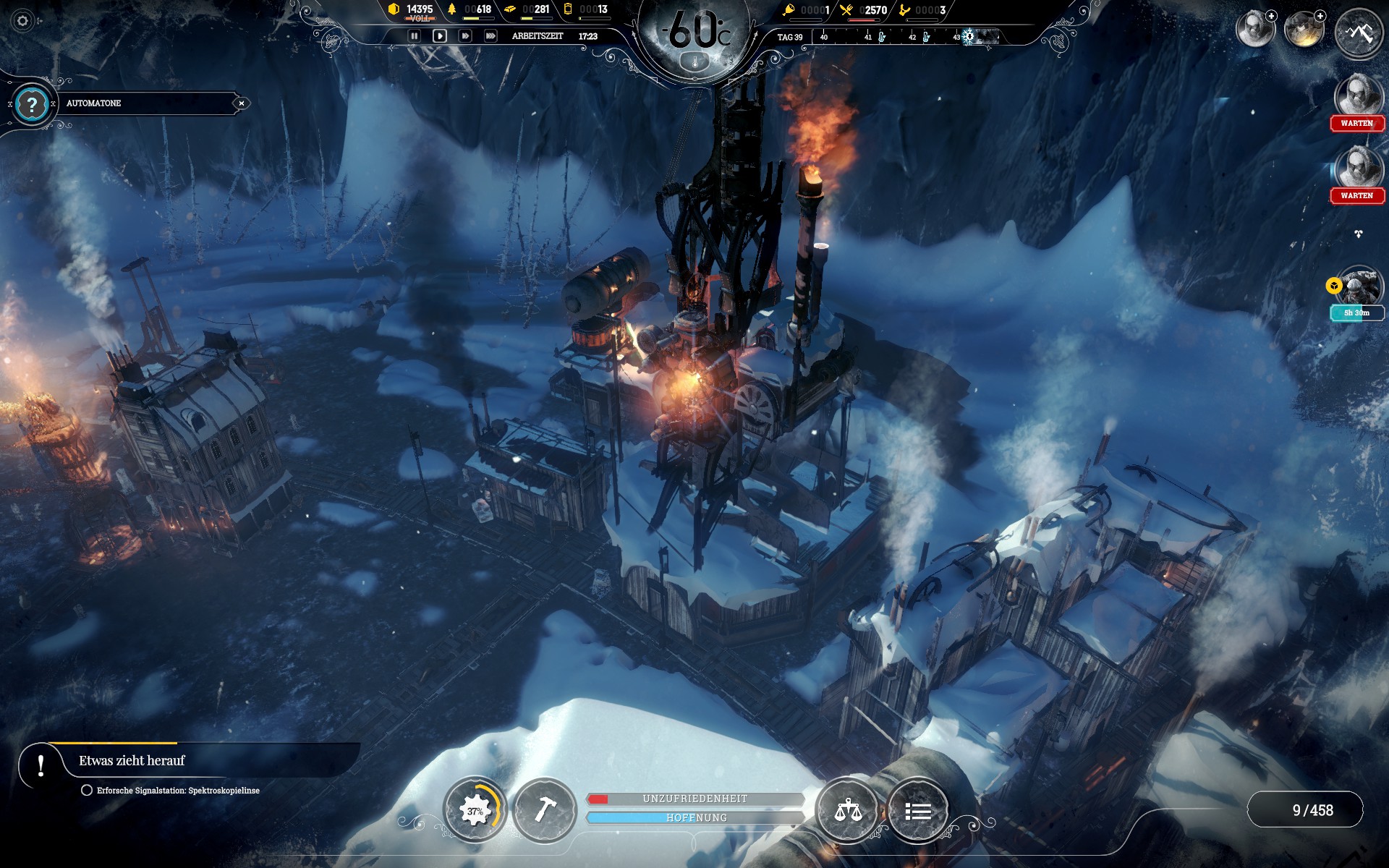The image size is (1389, 868).
Task: Open the Automatone tutorial help icon
Action: click(x=32, y=105)
